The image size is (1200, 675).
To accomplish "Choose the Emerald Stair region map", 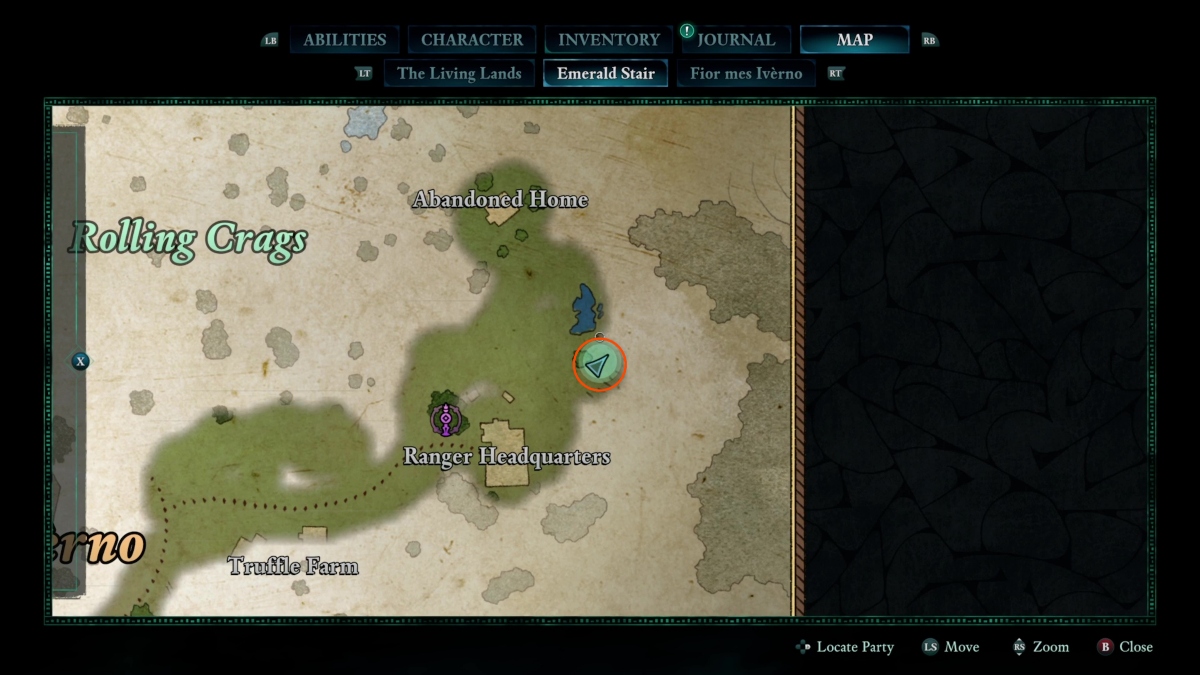I will (605, 73).
